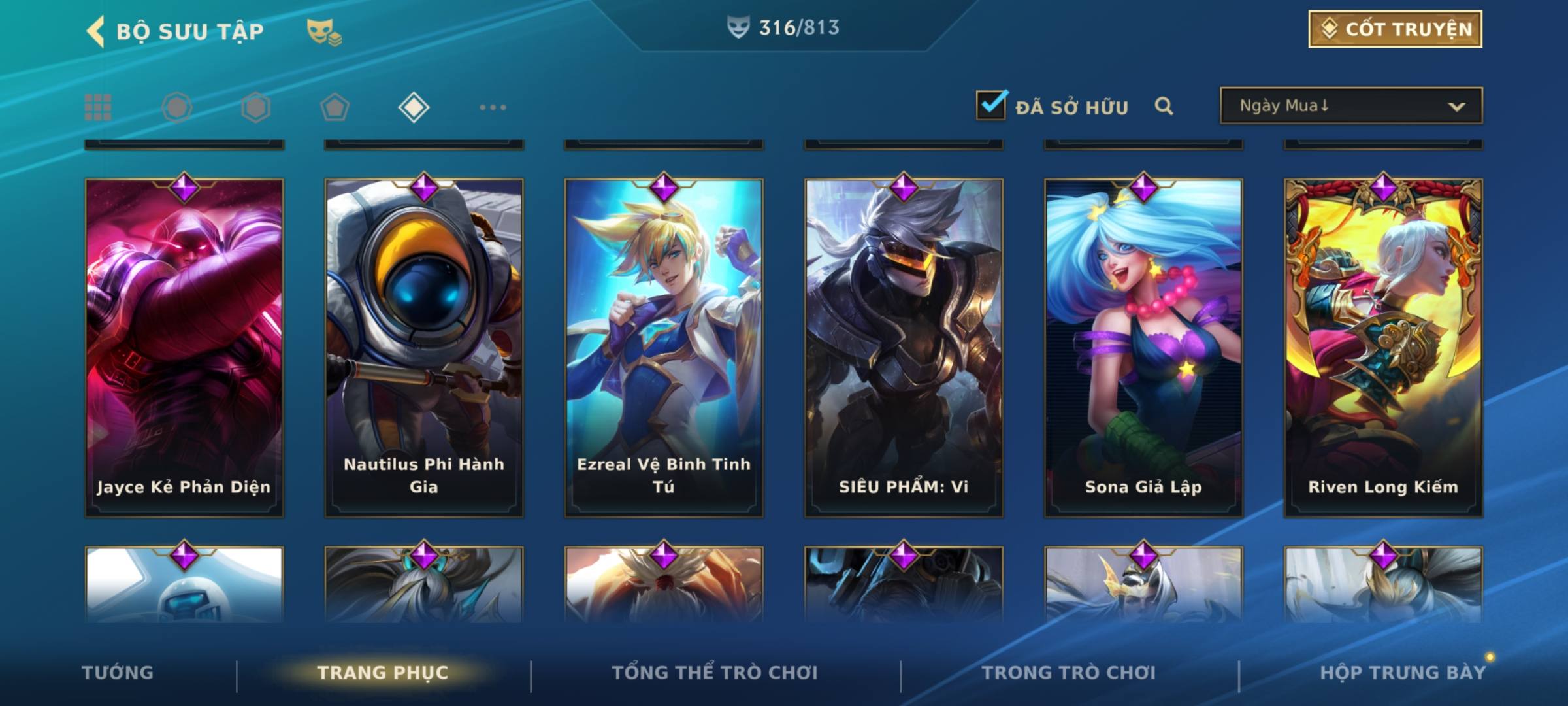This screenshot has width=1568, height=706.
Task: Choose the diamond rarity filter
Action: 414,107
